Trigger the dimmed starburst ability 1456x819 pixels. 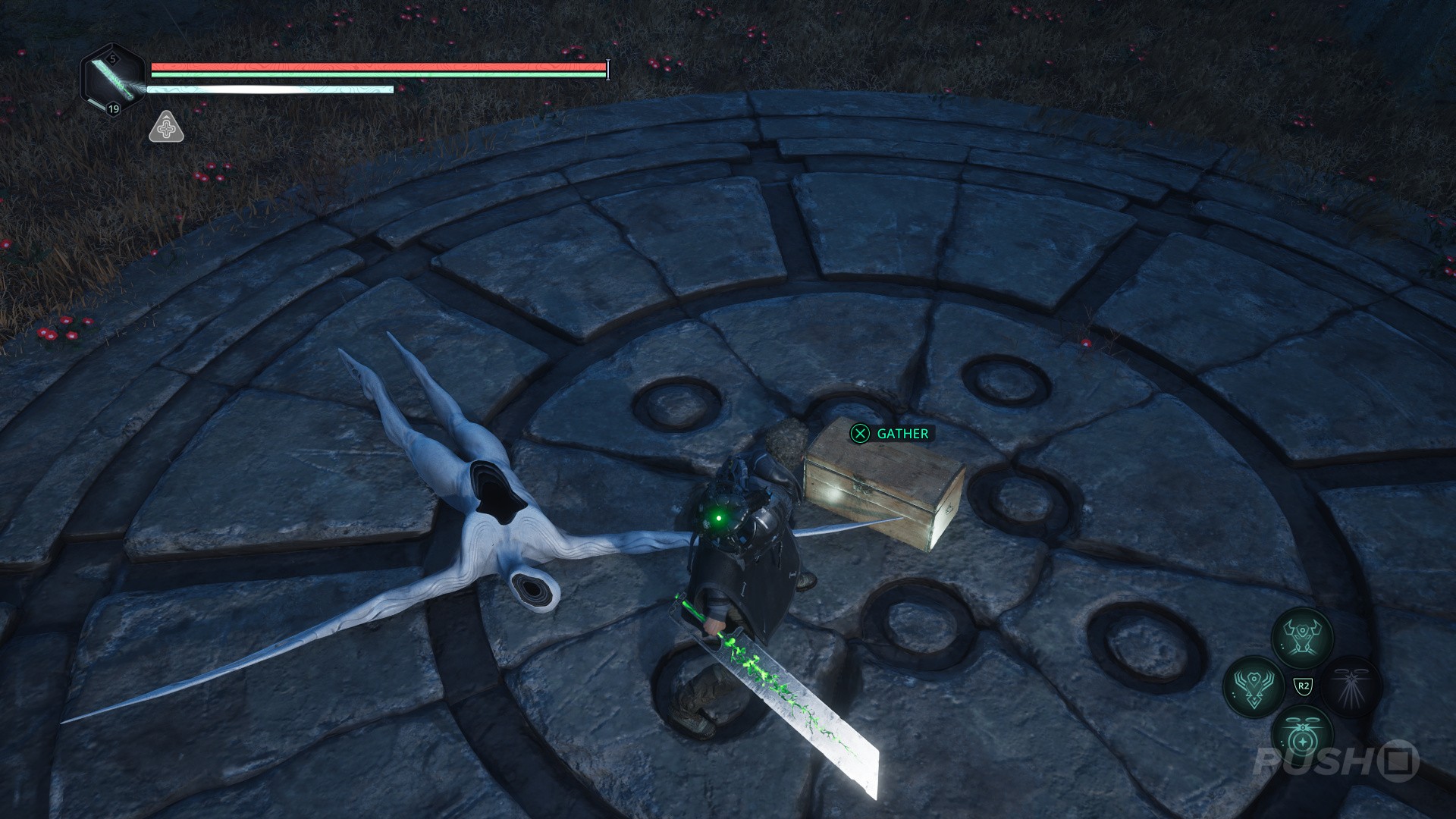click(1351, 686)
